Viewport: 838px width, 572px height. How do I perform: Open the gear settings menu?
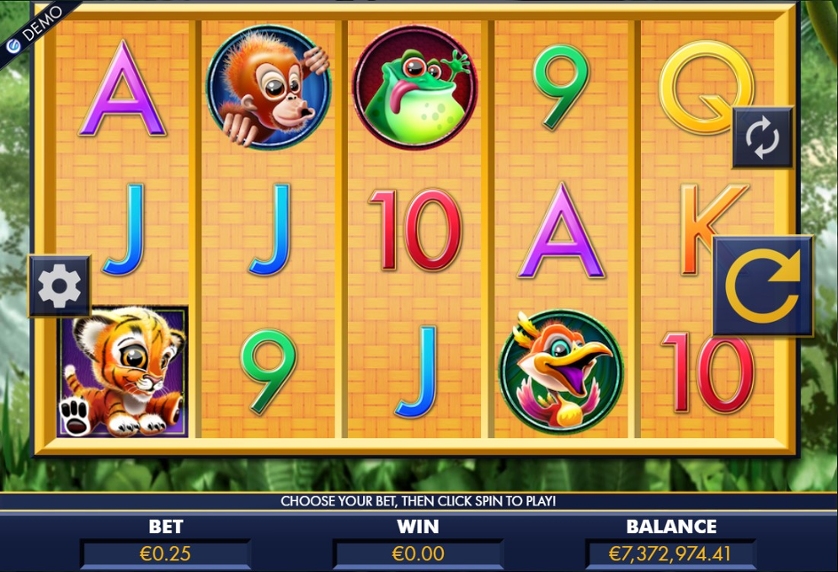[x=59, y=286]
